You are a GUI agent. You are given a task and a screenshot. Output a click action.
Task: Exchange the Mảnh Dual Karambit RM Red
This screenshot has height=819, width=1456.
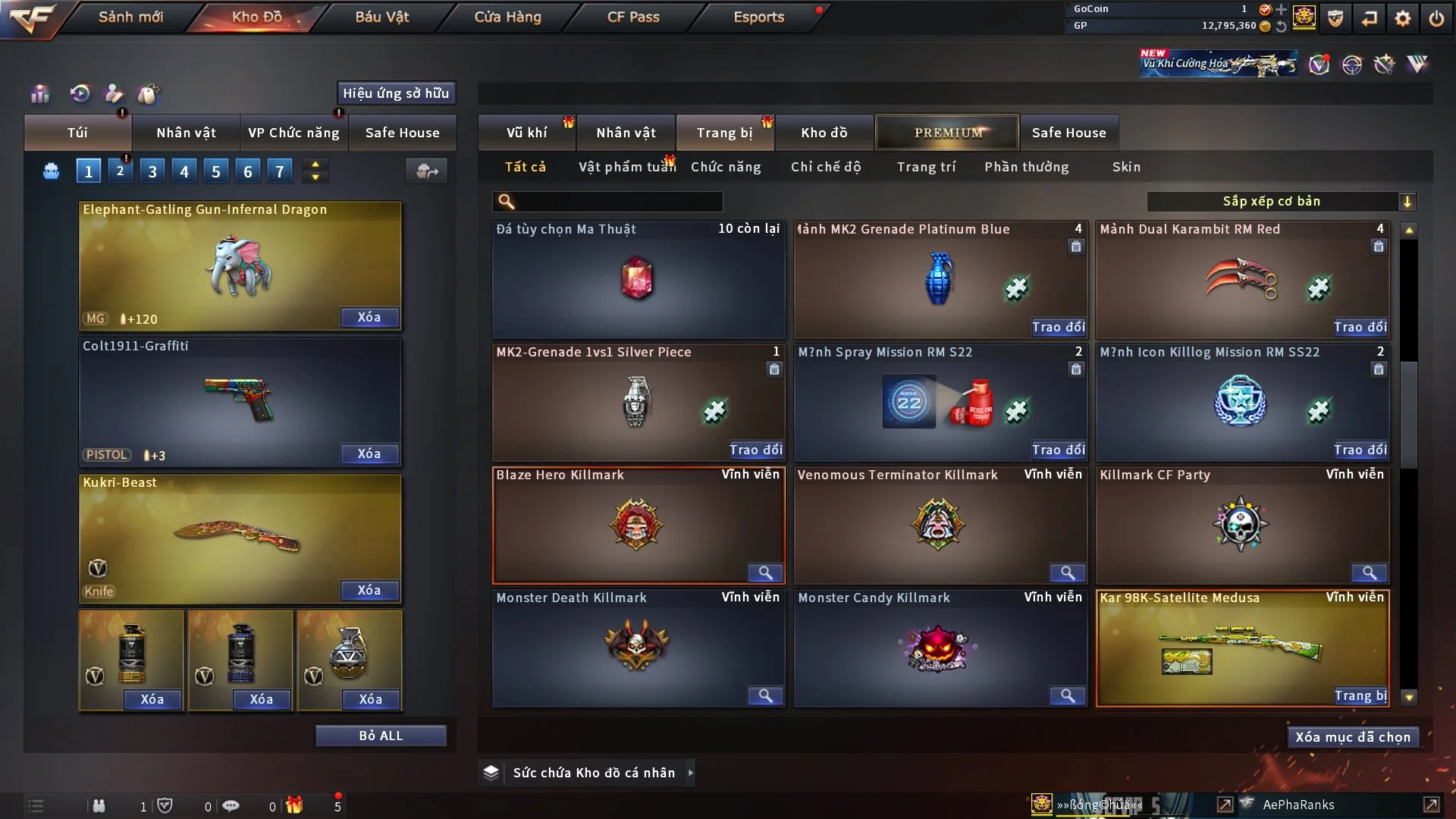point(1360,327)
